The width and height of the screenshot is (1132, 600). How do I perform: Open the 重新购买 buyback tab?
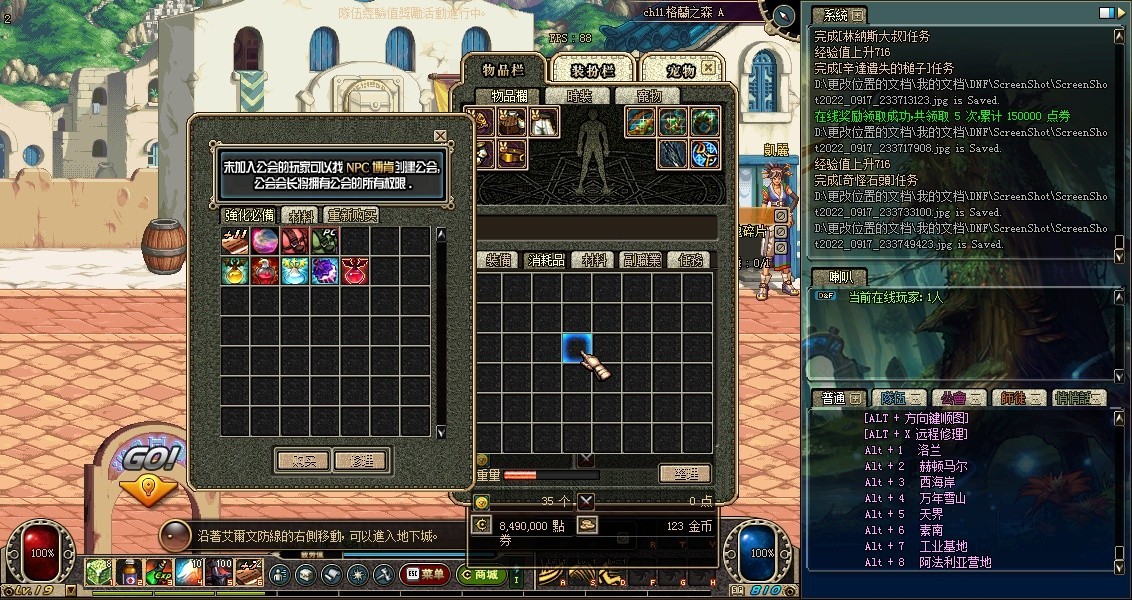tap(351, 215)
